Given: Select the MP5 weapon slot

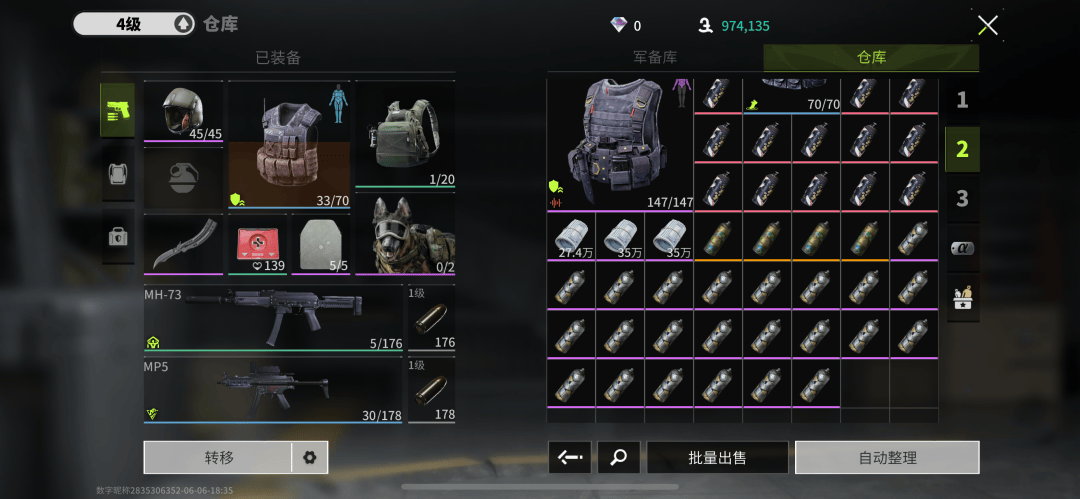Looking at the screenshot, I should tap(273, 390).
